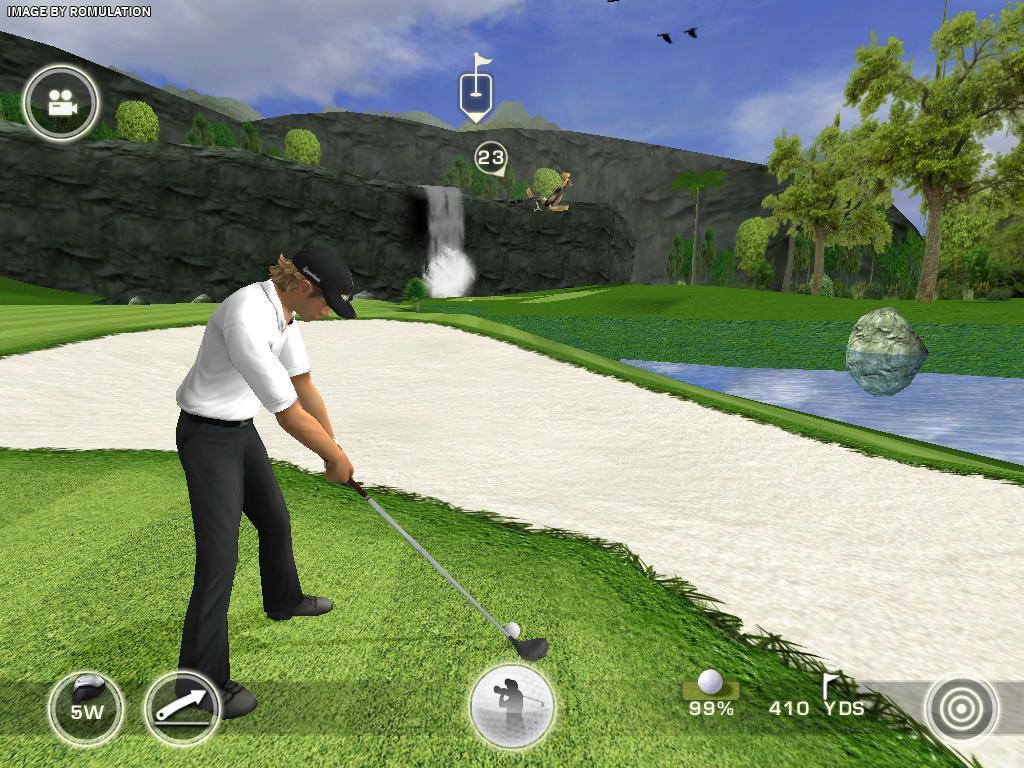Tap the camera view button

coord(62,102)
